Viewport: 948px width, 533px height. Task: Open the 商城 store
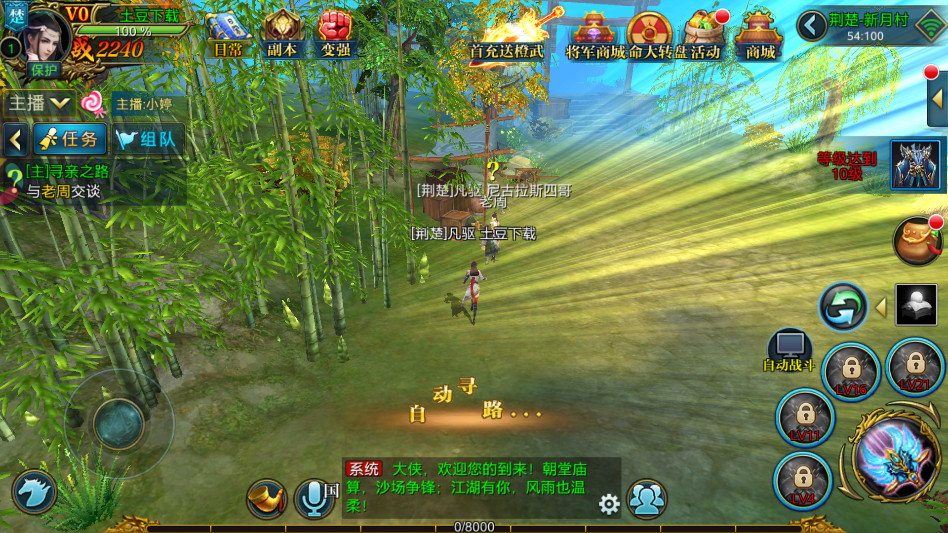[x=759, y=35]
